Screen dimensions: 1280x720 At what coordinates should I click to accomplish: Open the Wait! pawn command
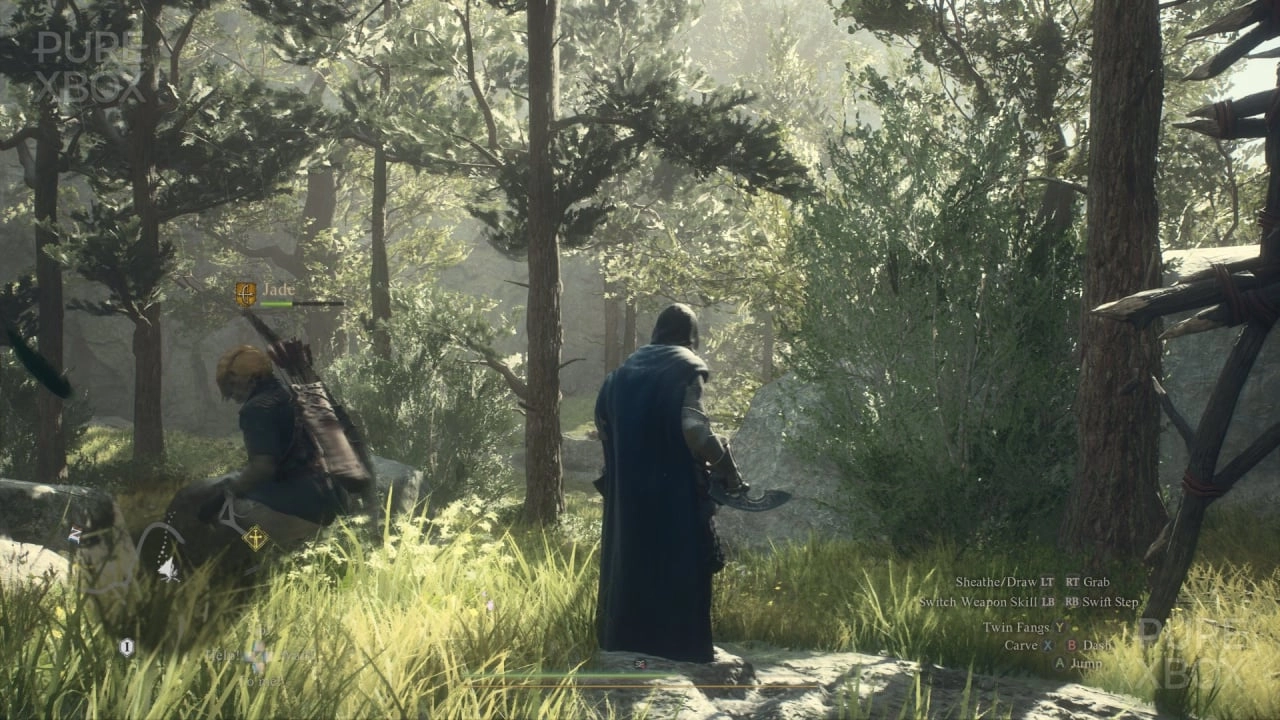pos(298,655)
